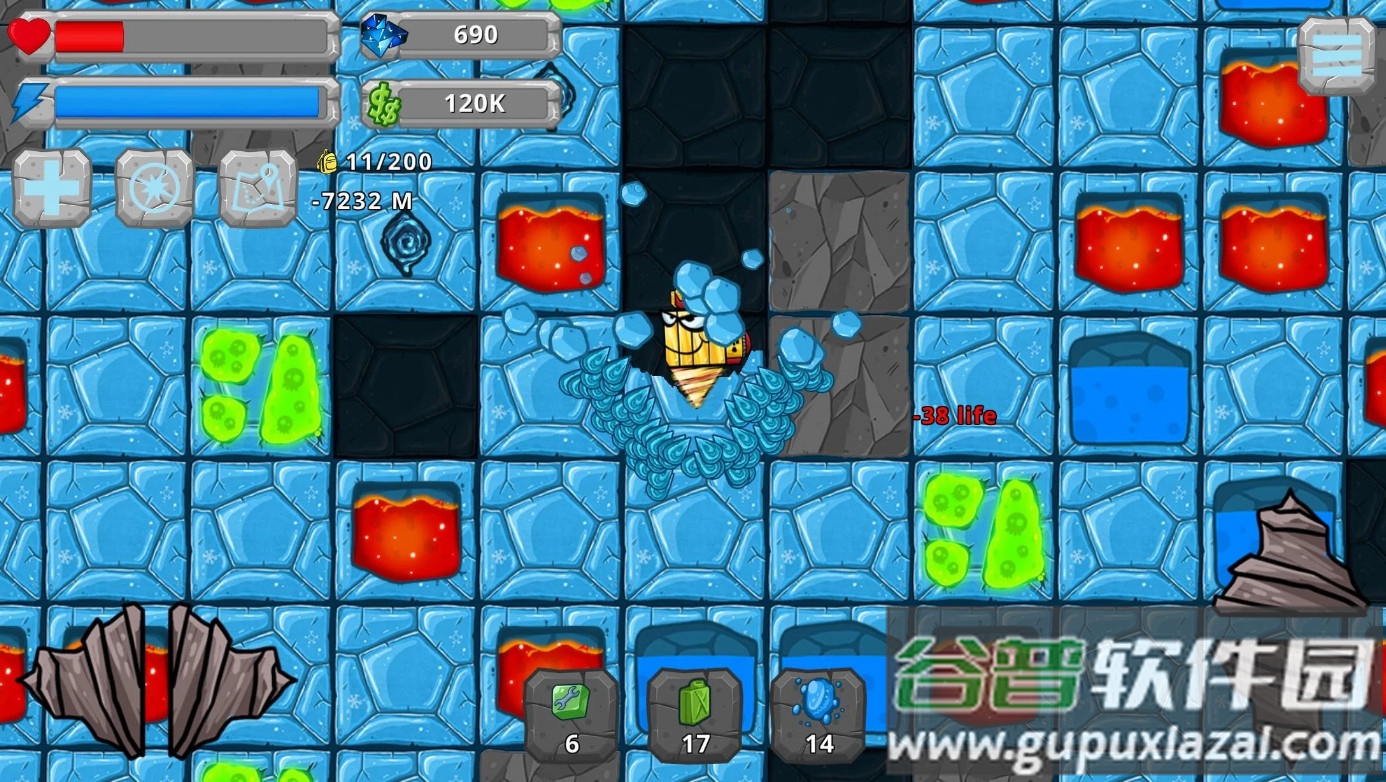Open the 120K money counter
1386x782 pixels.
pyautogui.click(x=482, y=101)
